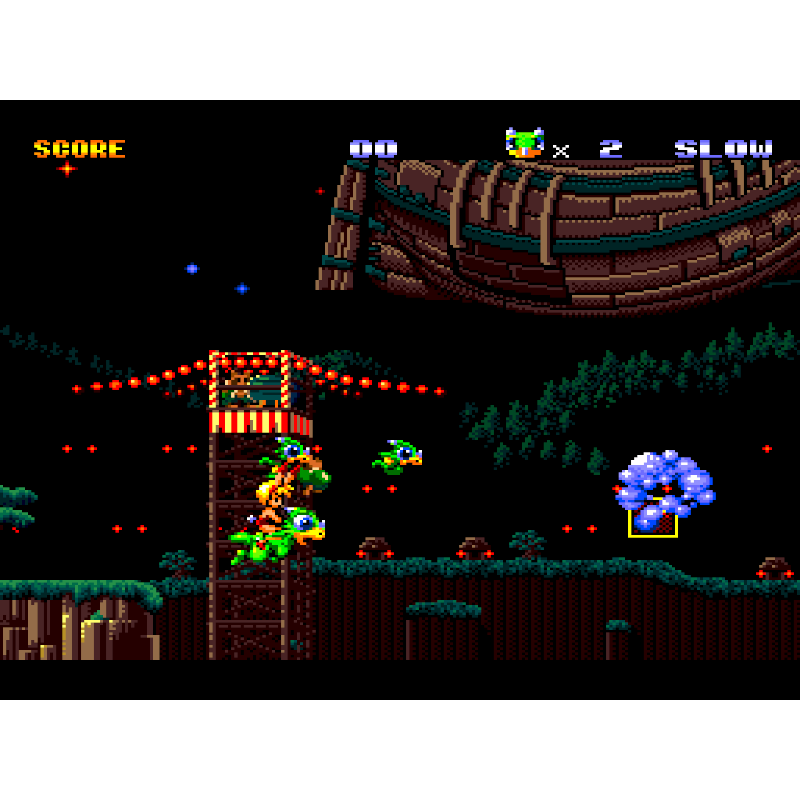
Task: Select the SLOW speed indicator
Action: coord(723,149)
